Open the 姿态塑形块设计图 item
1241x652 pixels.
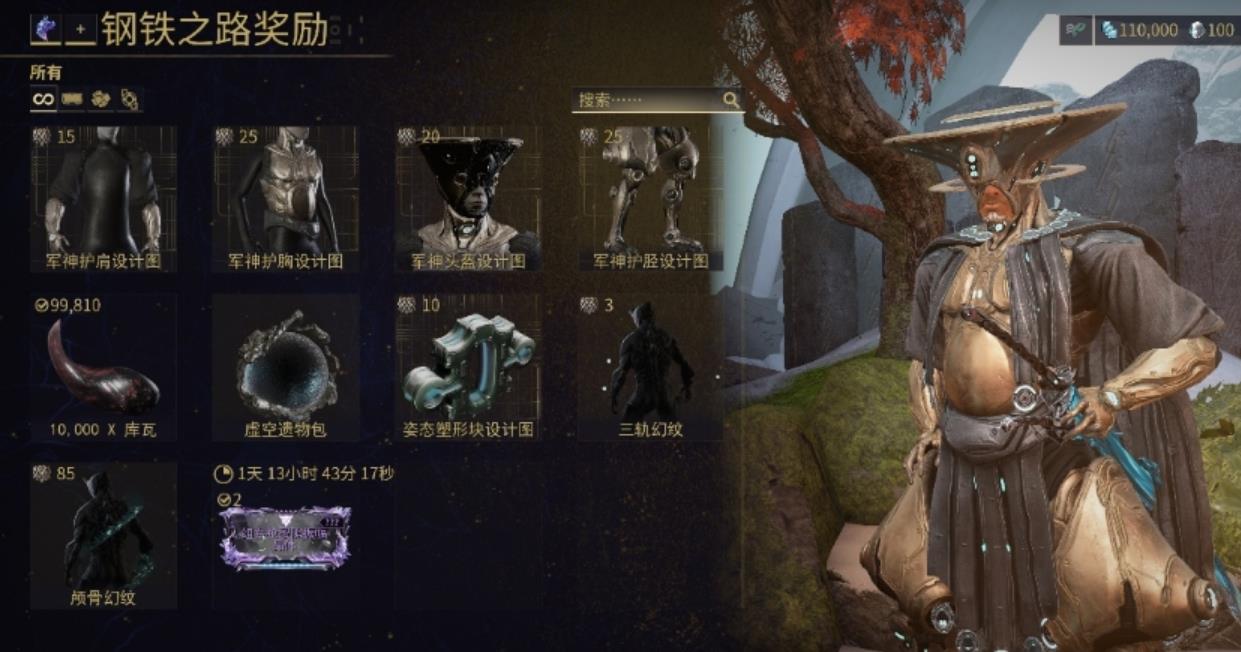click(x=468, y=366)
